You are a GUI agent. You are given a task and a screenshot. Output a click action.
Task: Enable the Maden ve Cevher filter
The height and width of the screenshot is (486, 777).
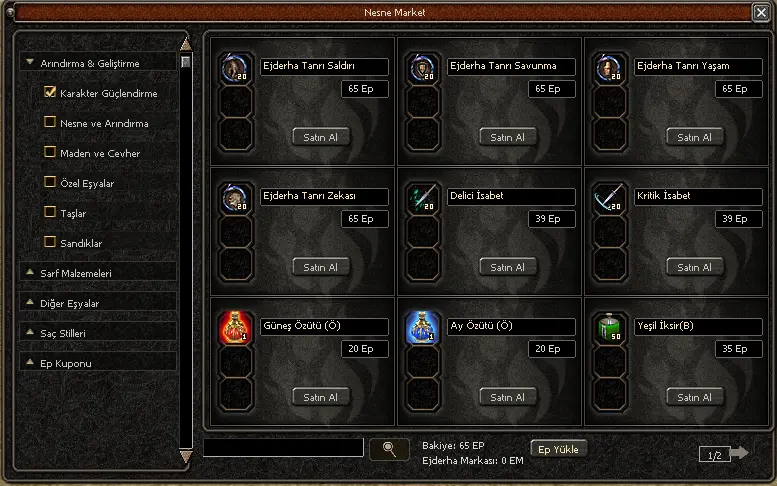pyautogui.click(x=50, y=153)
